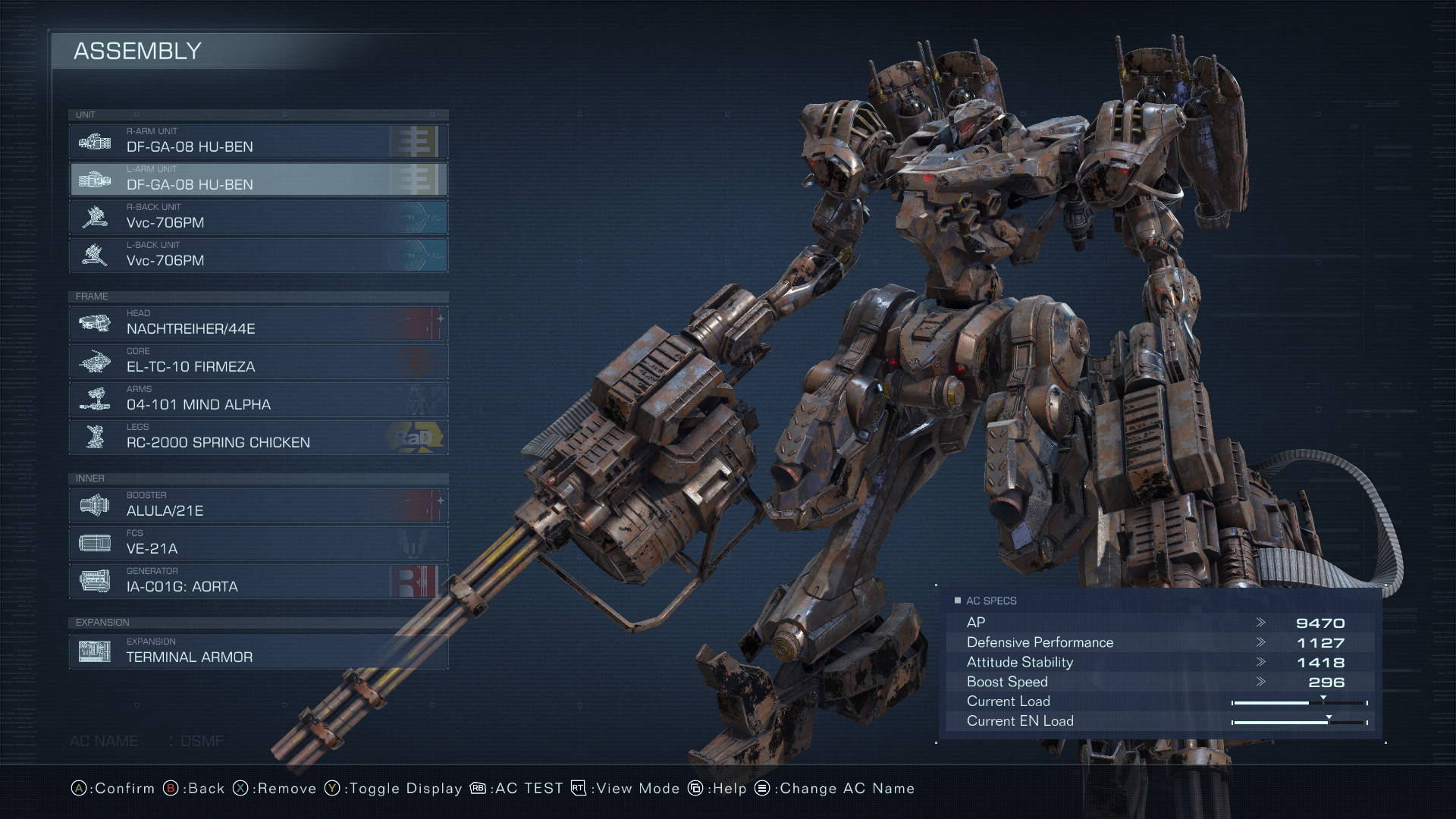This screenshot has height=819, width=1456.
Task: Open the ALULA/21E booster slot
Action: click(x=258, y=506)
